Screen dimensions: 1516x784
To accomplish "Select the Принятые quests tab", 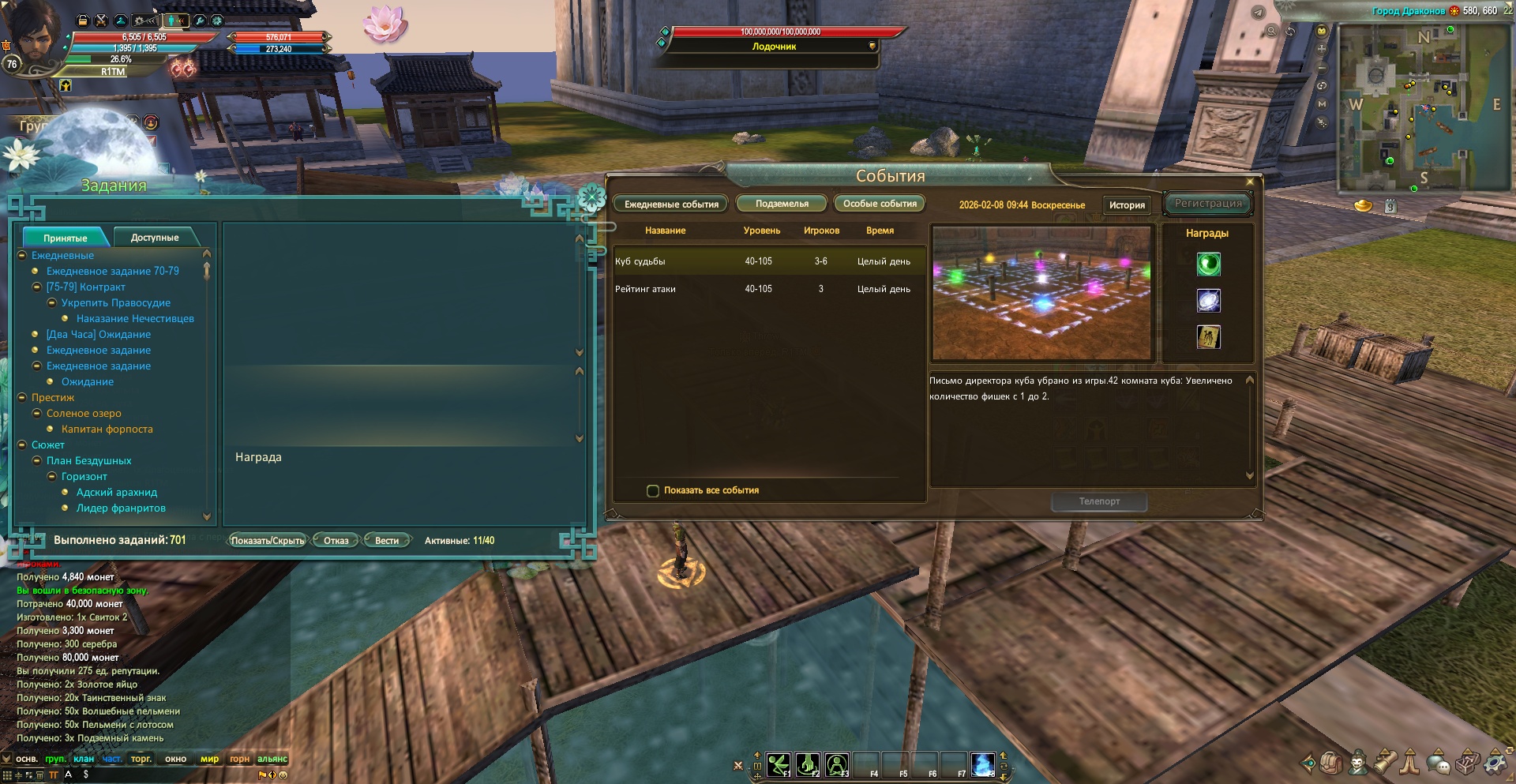I will click(66, 238).
